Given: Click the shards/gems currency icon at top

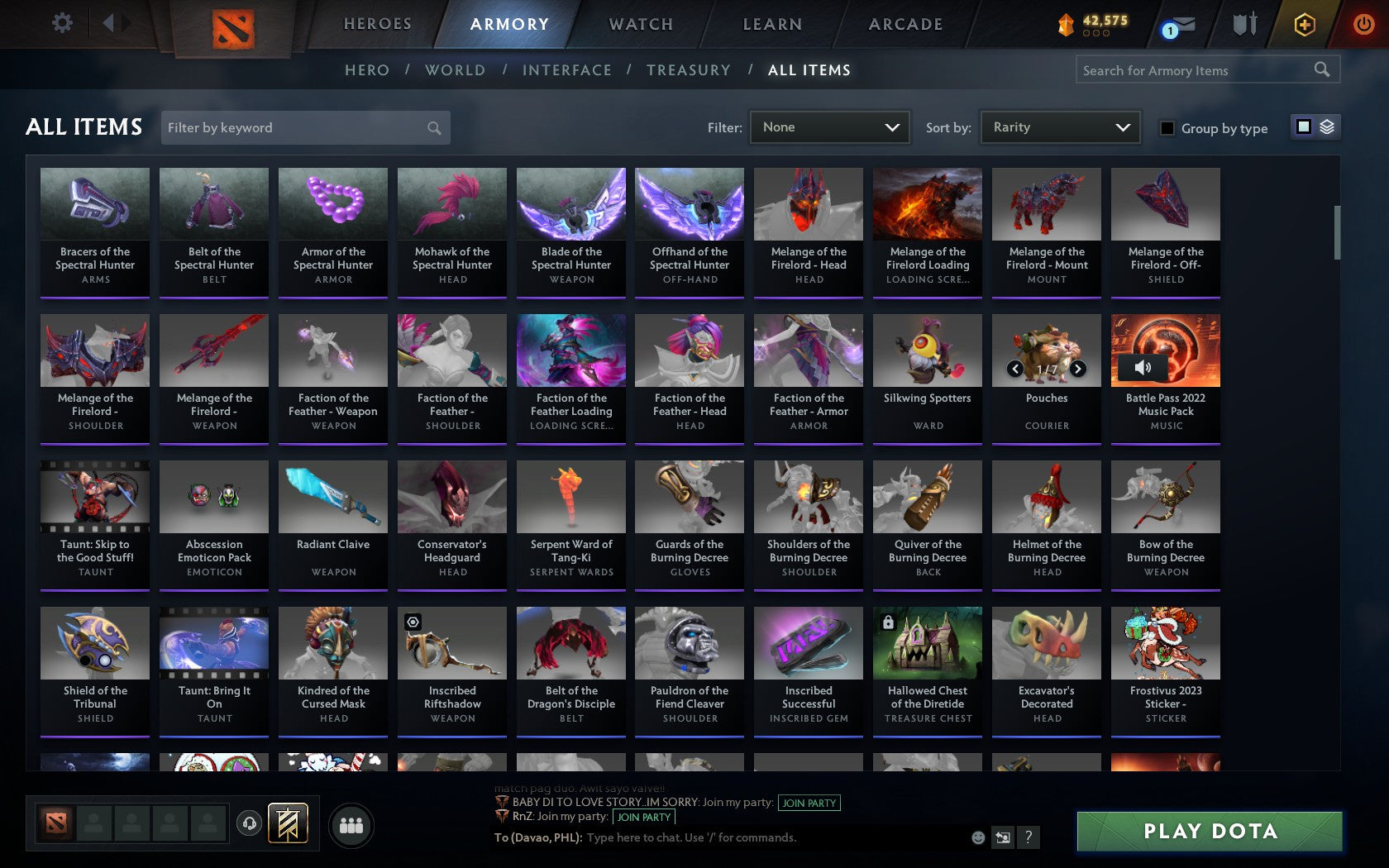Looking at the screenshot, I should point(1067,23).
